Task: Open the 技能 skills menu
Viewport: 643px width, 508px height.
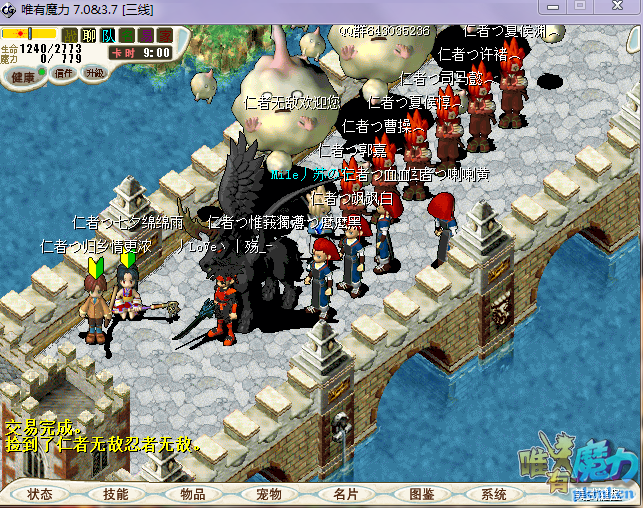Action: [x=116, y=494]
